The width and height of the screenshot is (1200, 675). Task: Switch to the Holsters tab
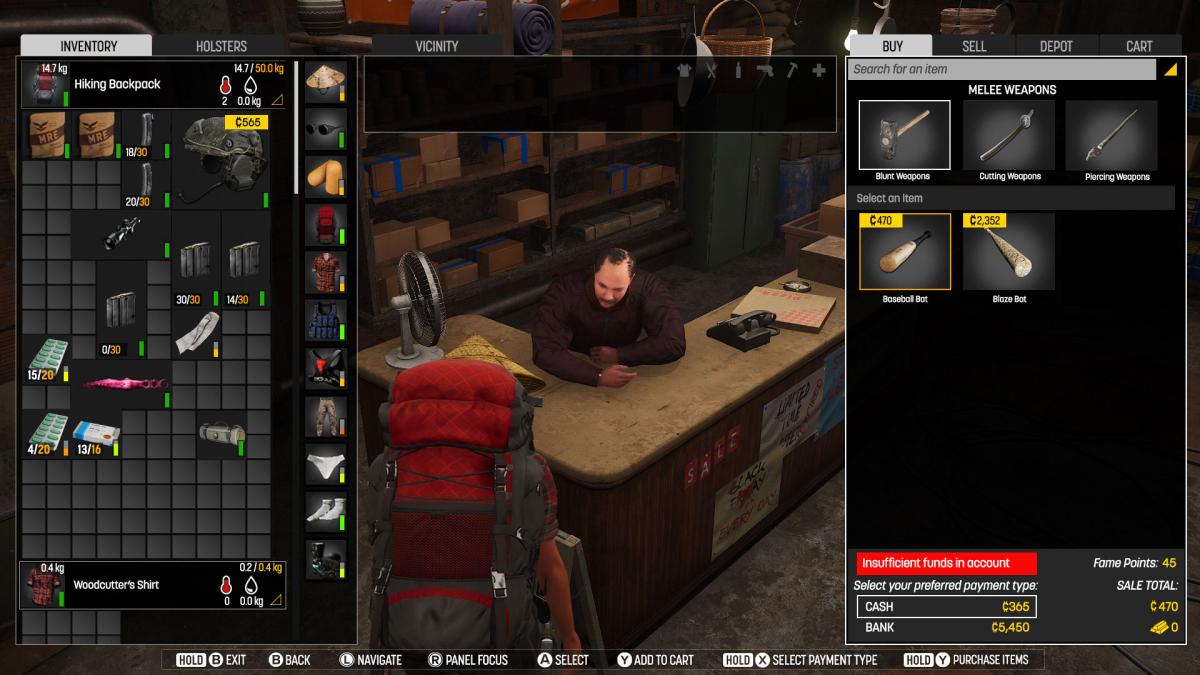click(221, 46)
